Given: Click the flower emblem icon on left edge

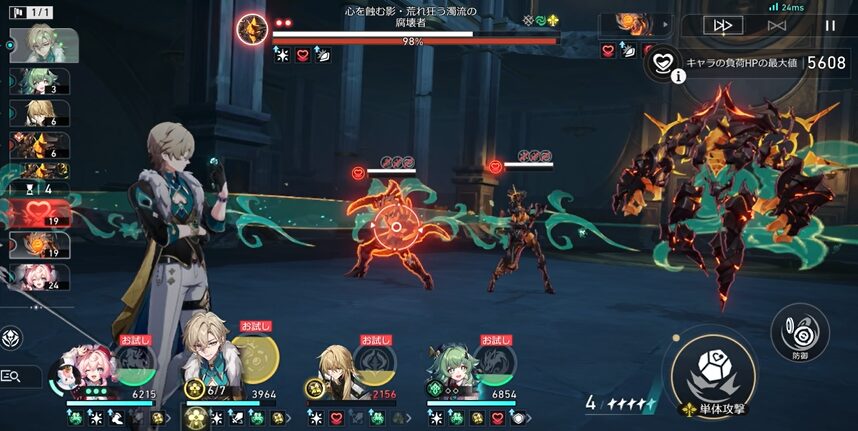Looking at the screenshot, I should coord(12,337).
